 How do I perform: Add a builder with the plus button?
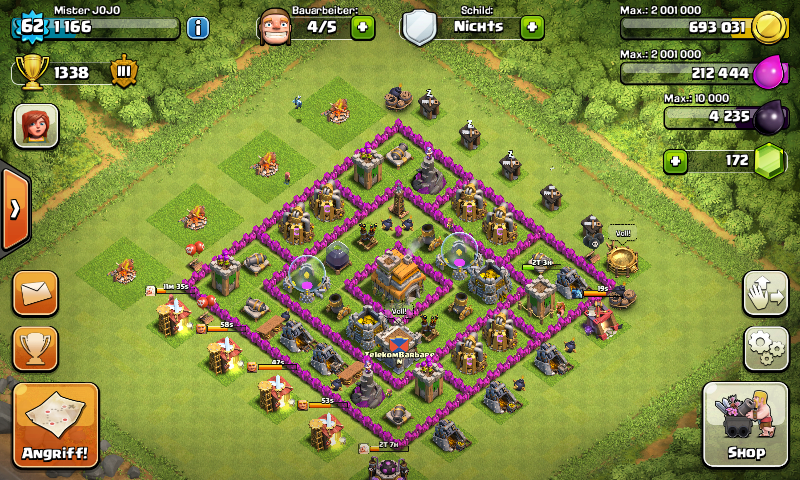pos(363,27)
